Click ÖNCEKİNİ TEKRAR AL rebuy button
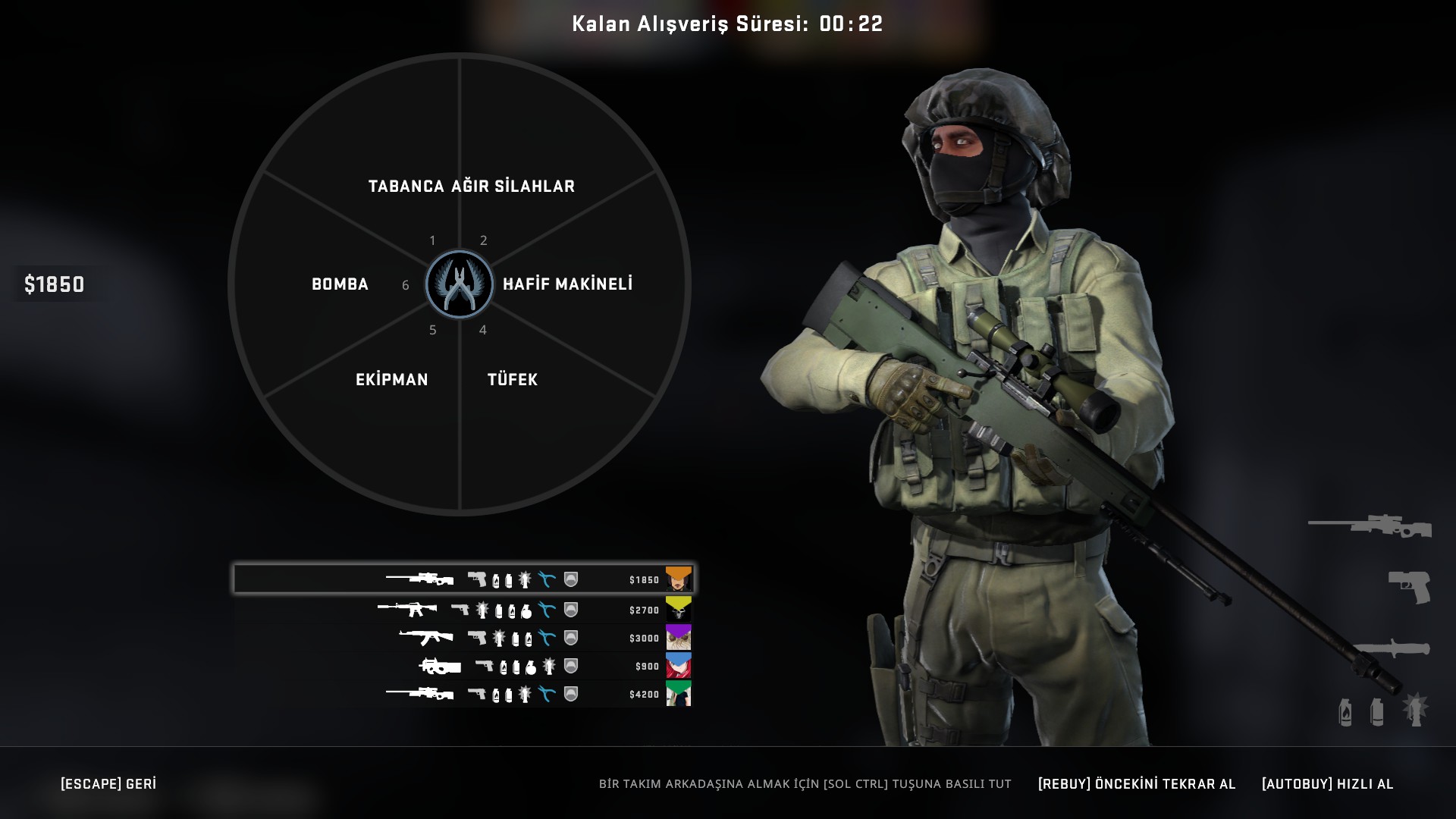 [1137, 784]
